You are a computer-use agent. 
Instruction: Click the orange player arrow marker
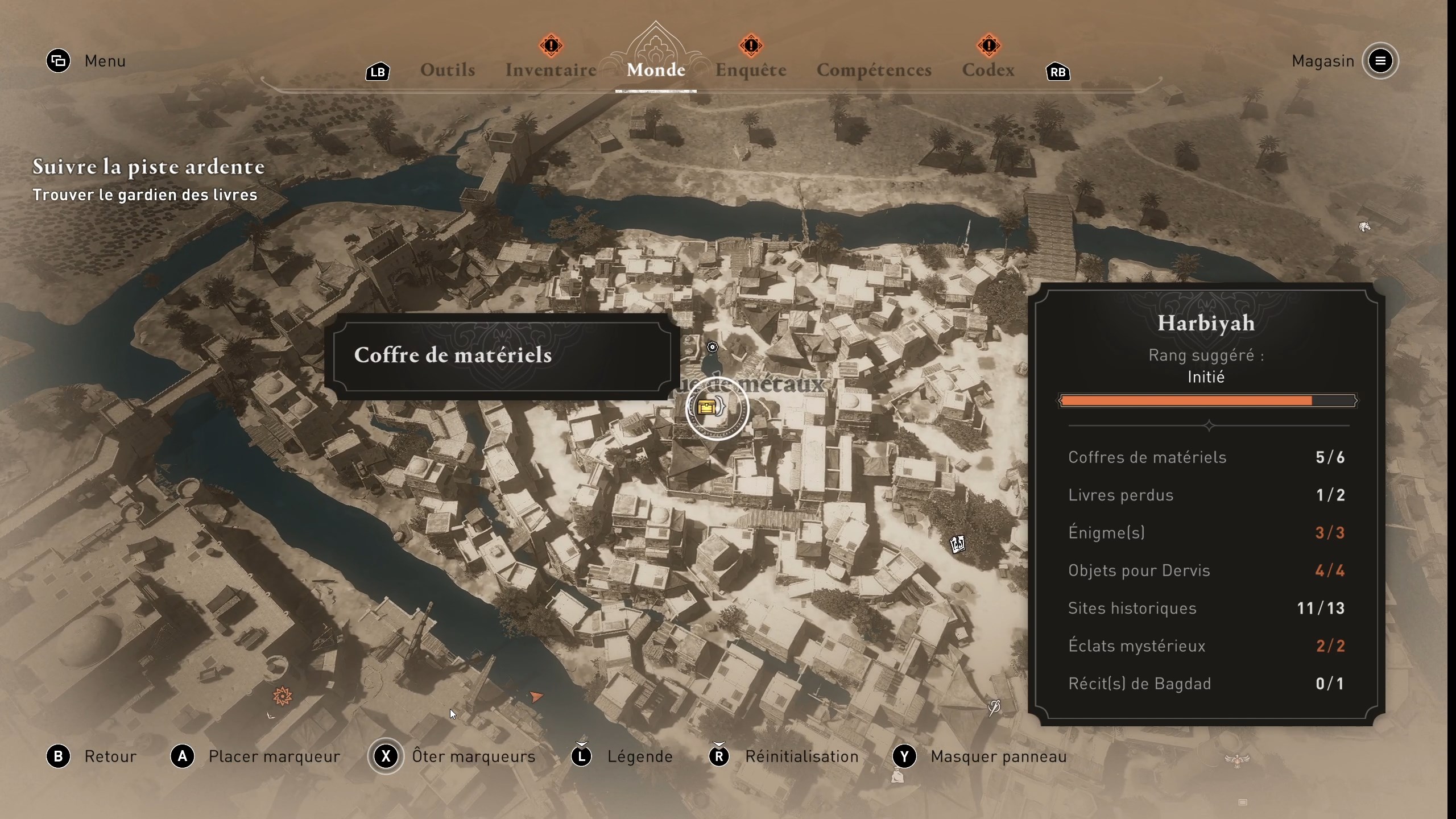pyautogui.click(x=536, y=696)
